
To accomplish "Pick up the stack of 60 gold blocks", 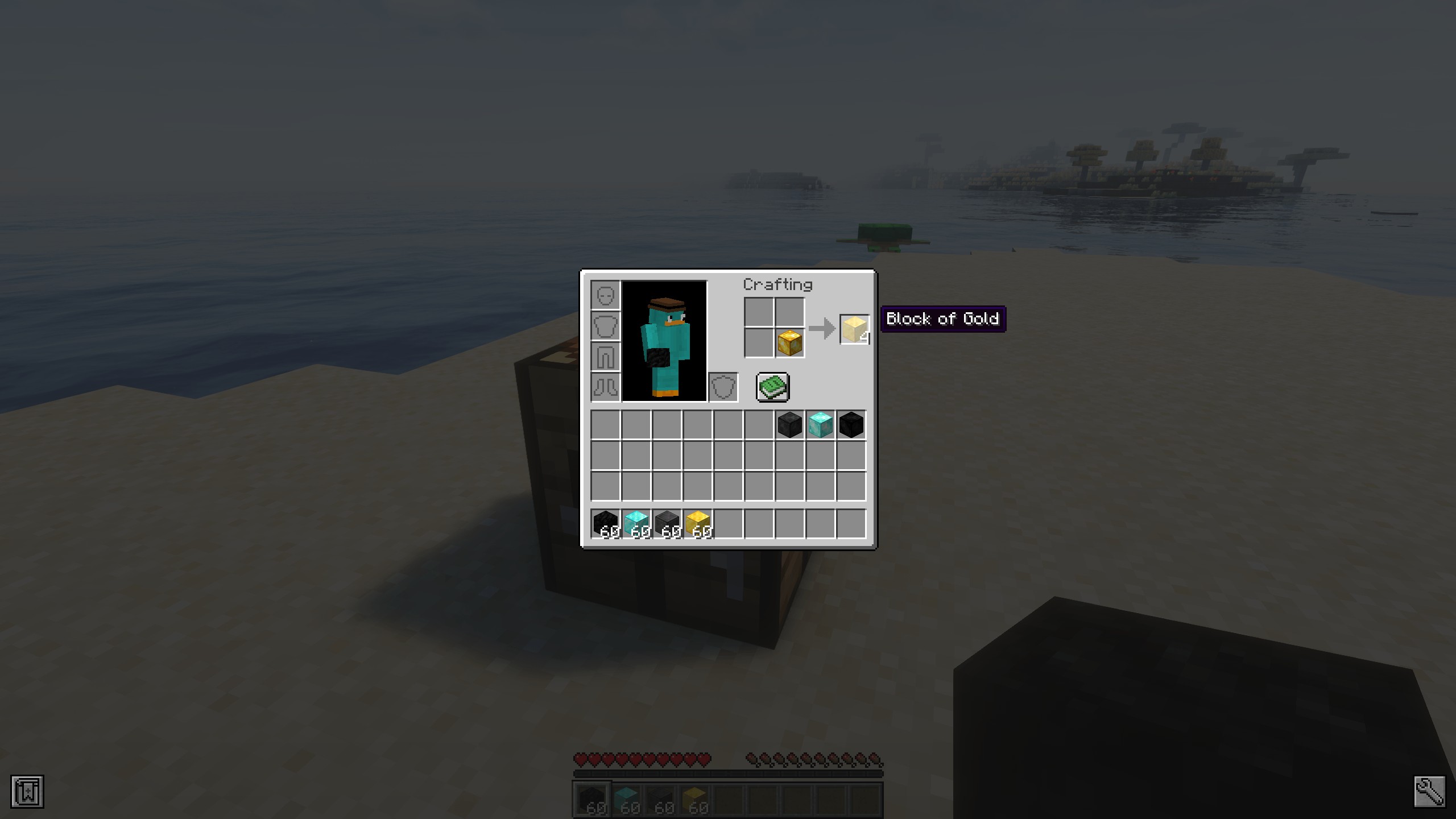I will coord(697,523).
